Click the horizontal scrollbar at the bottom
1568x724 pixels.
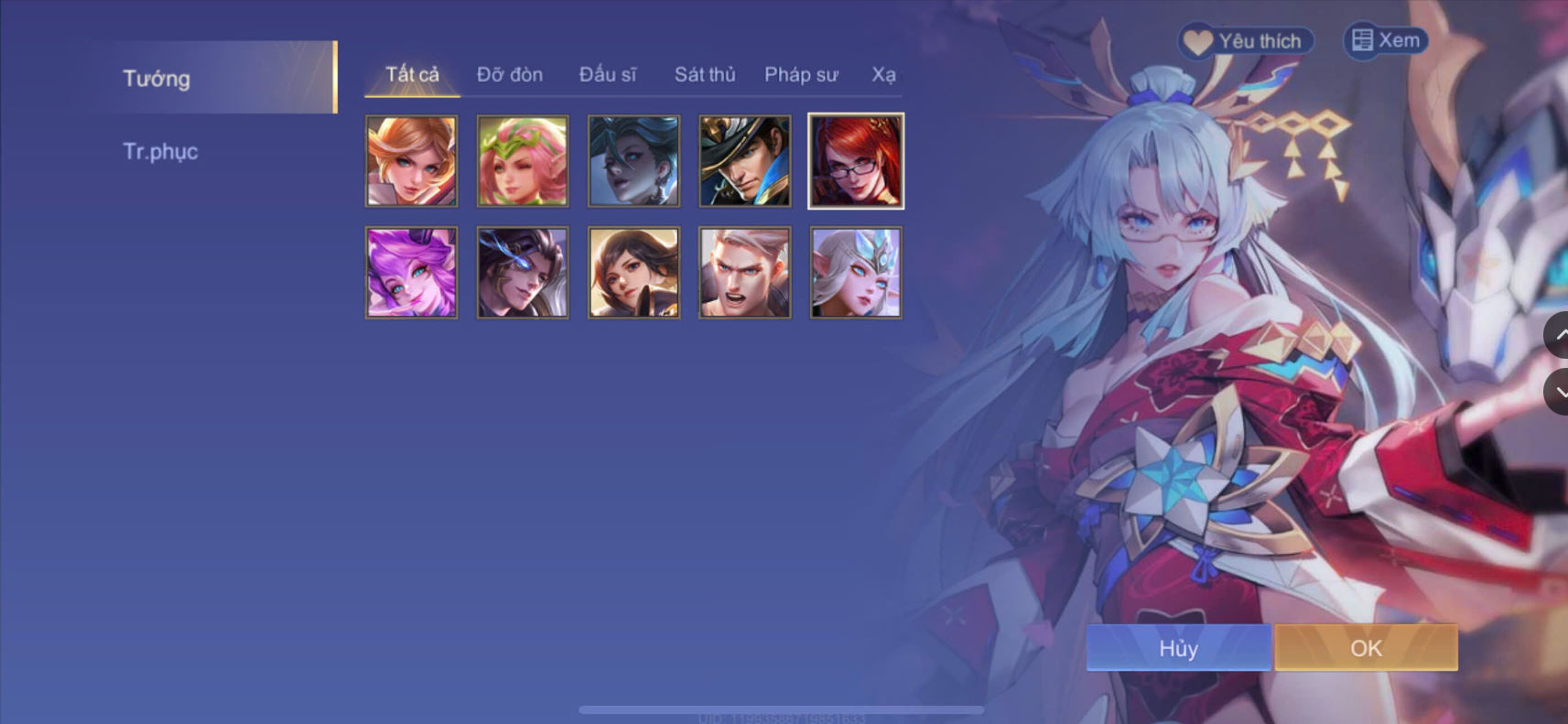pyautogui.click(x=784, y=708)
